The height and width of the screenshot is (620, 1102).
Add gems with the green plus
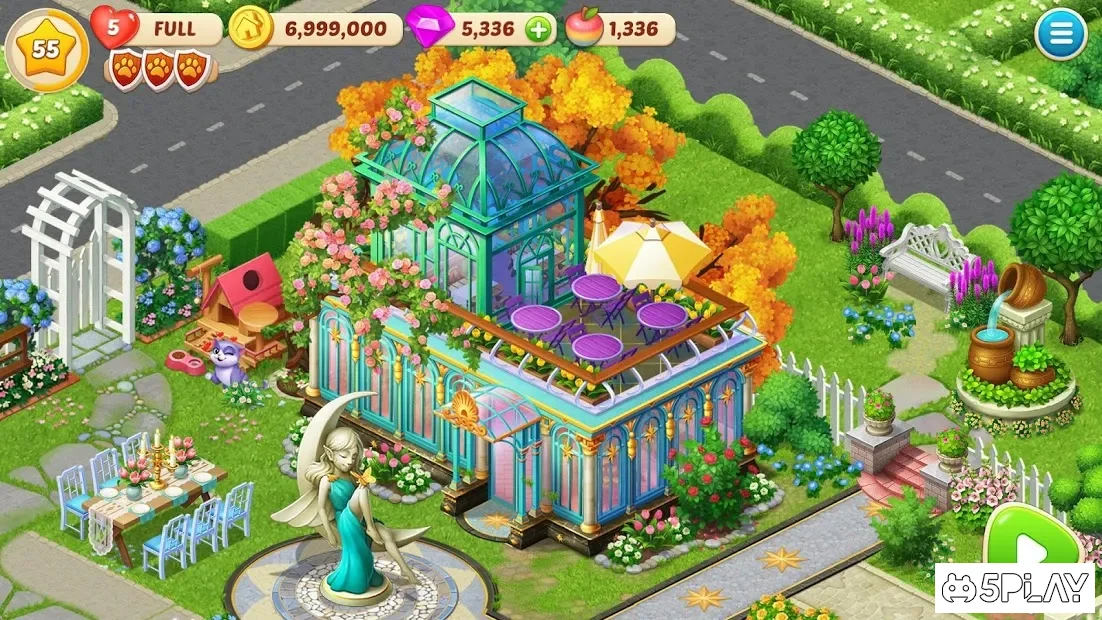coord(538,29)
